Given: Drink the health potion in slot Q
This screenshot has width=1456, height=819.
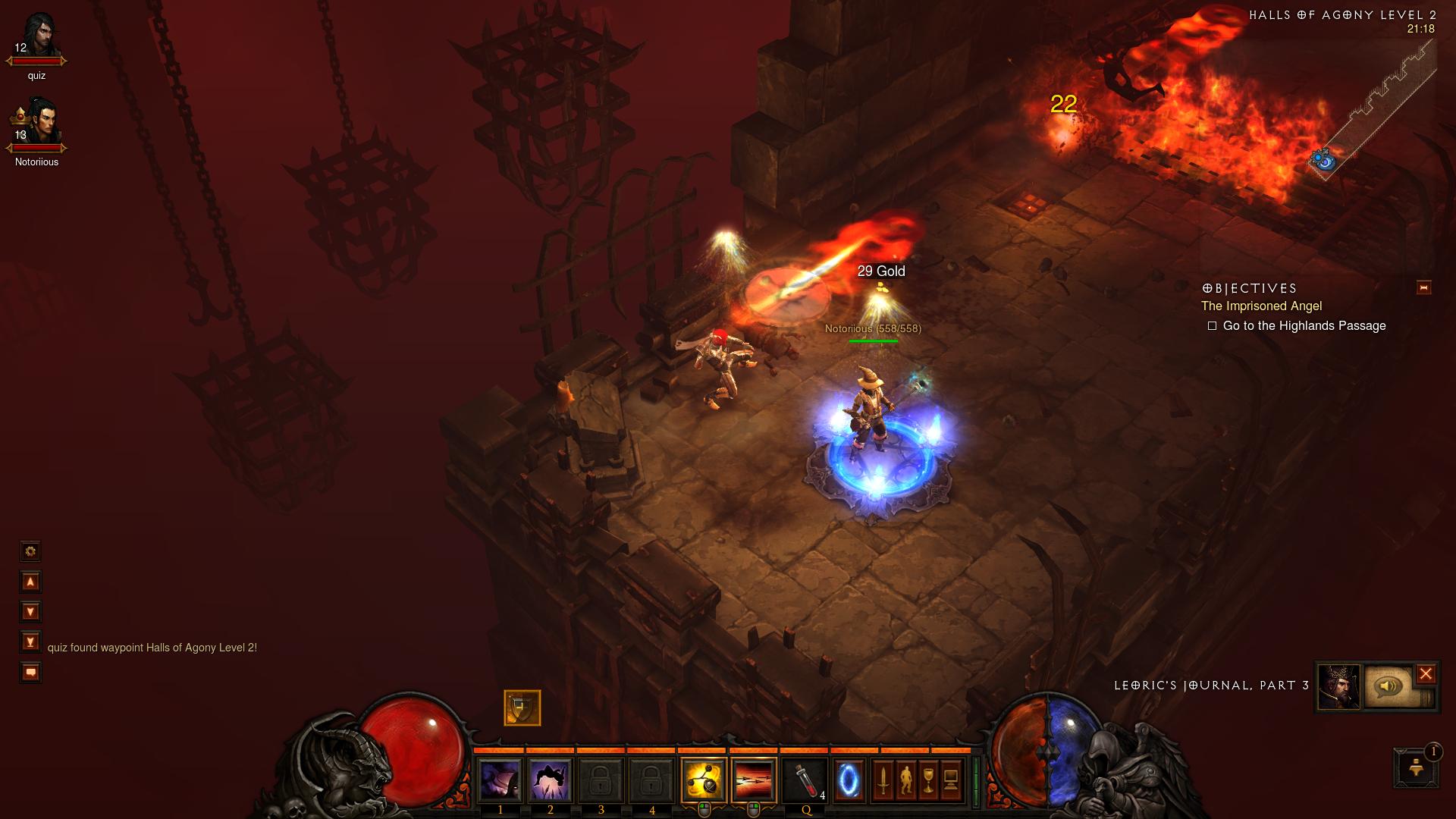Looking at the screenshot, I should pos(805,780).
